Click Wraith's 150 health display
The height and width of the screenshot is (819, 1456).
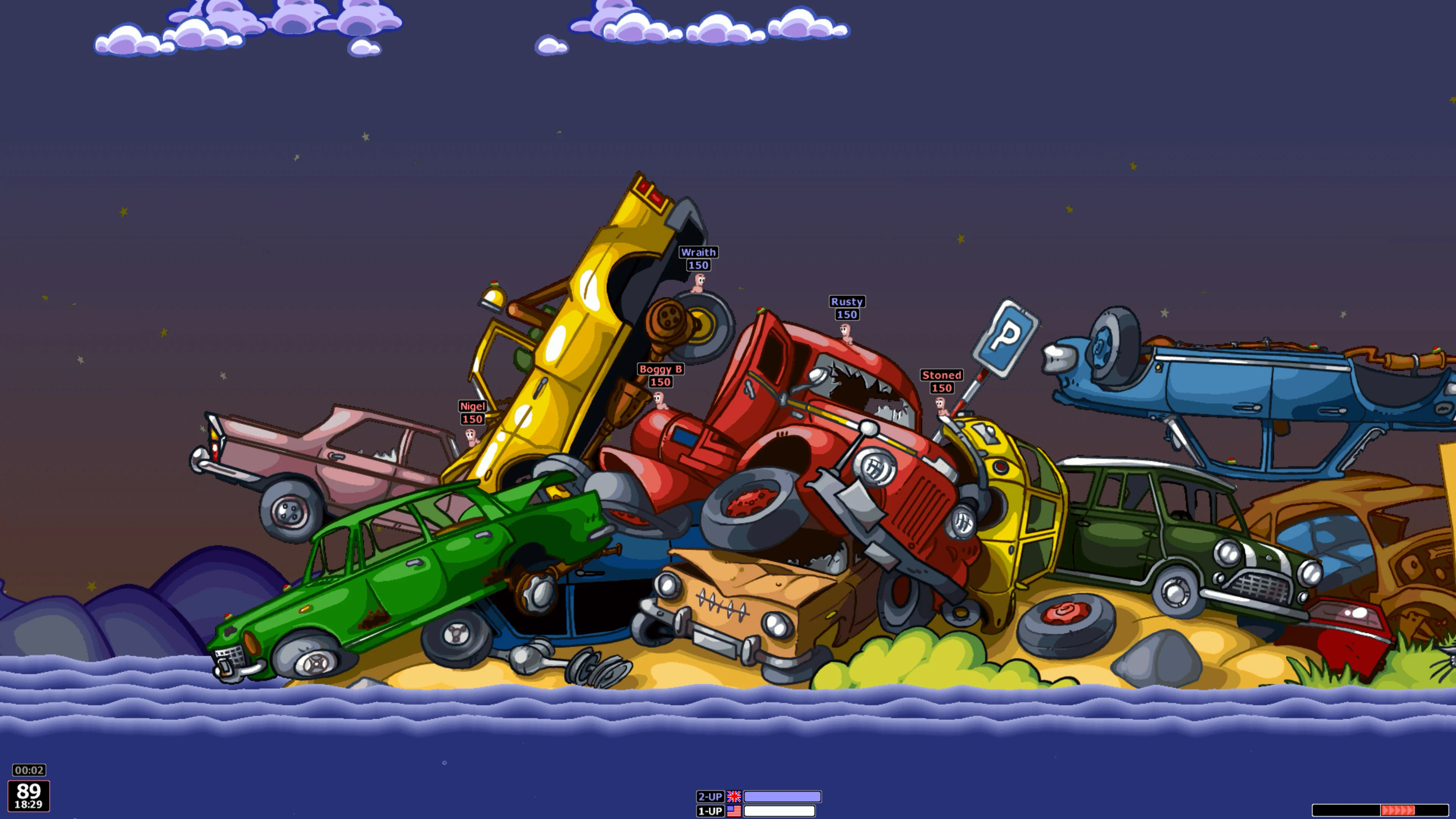coord(698,265)
